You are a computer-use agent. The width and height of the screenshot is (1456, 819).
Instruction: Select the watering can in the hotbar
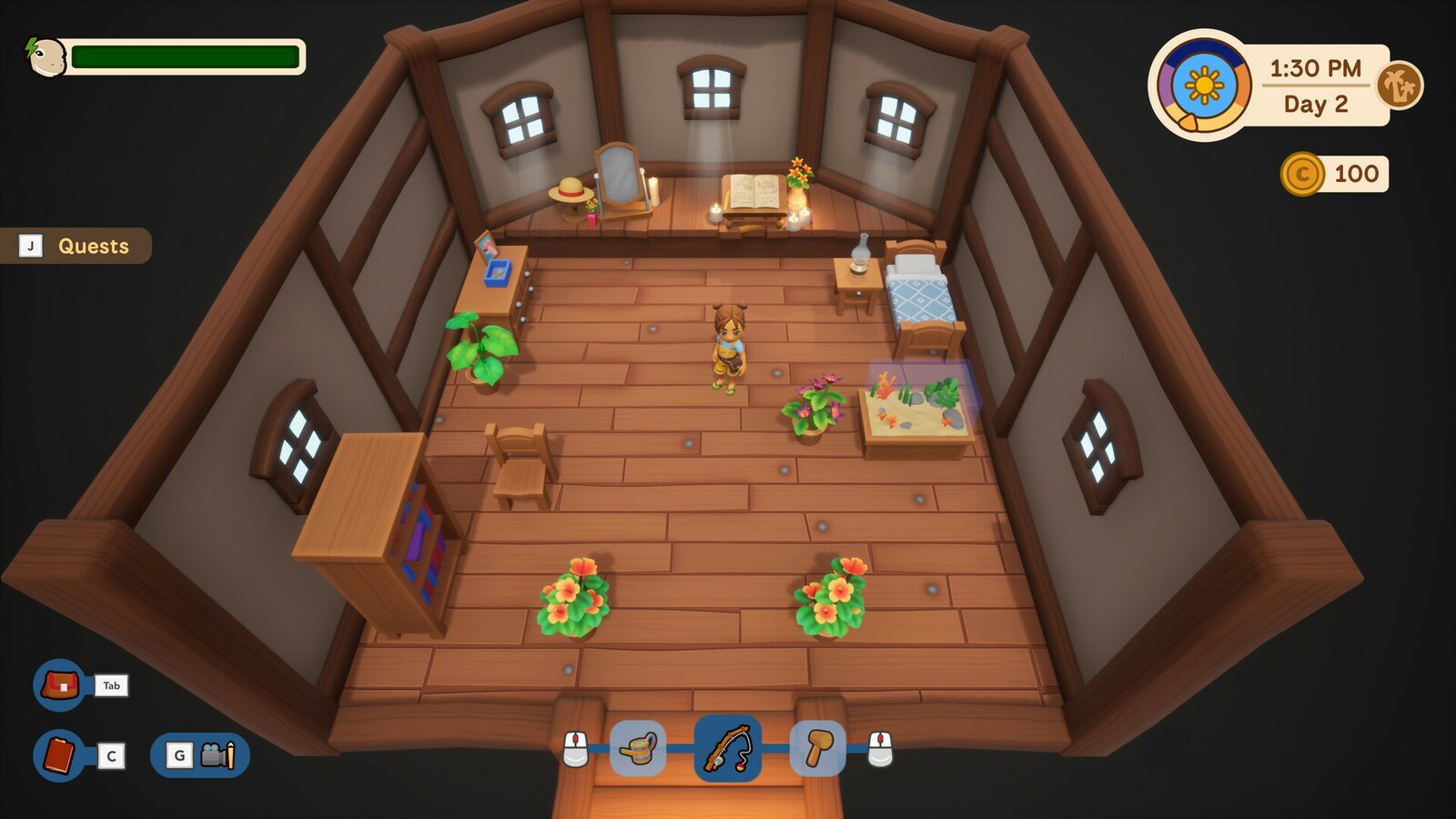pyautogui.click(x=638, y=749)
